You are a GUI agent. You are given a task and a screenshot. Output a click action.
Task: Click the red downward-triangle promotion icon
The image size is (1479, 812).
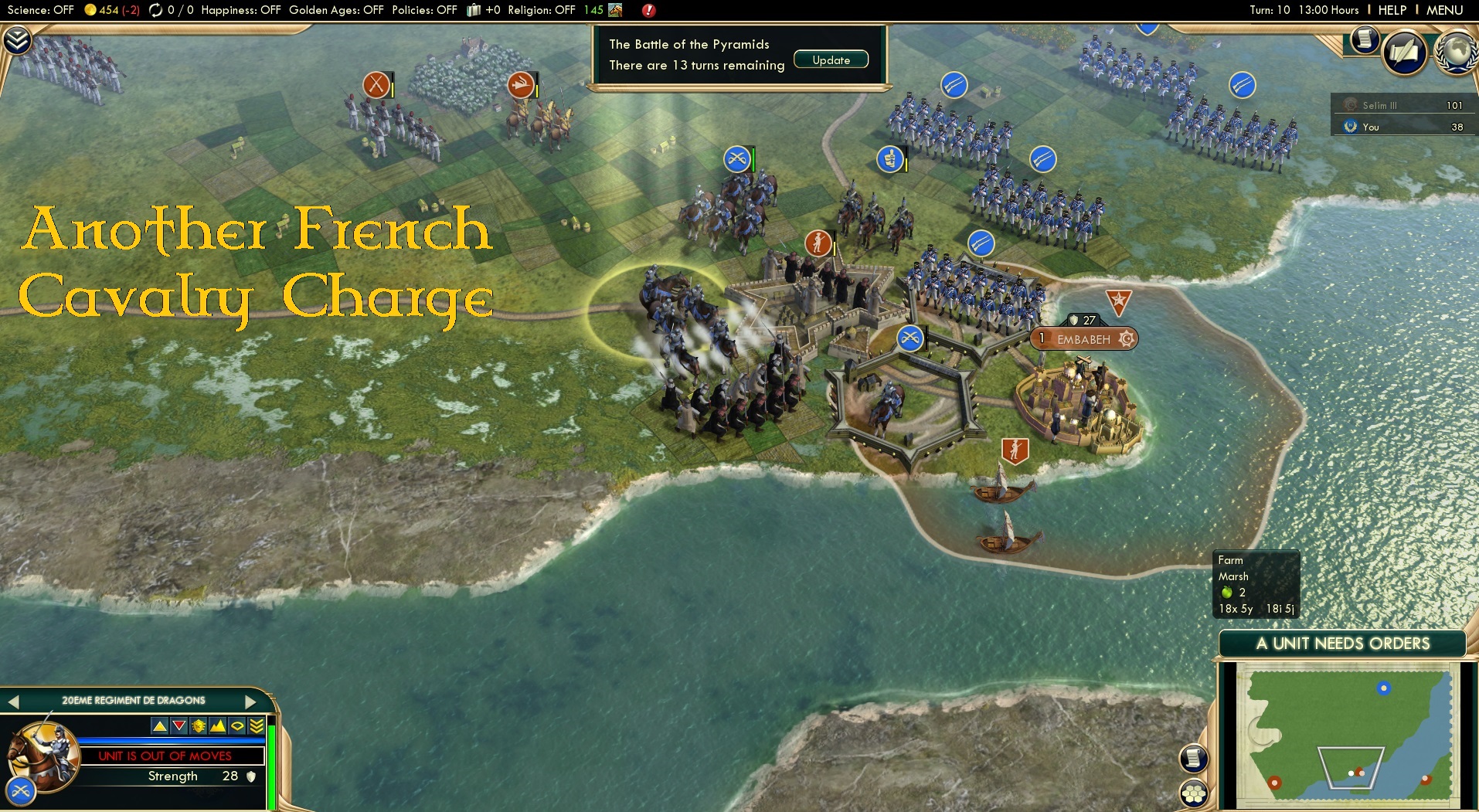point(178,725)
